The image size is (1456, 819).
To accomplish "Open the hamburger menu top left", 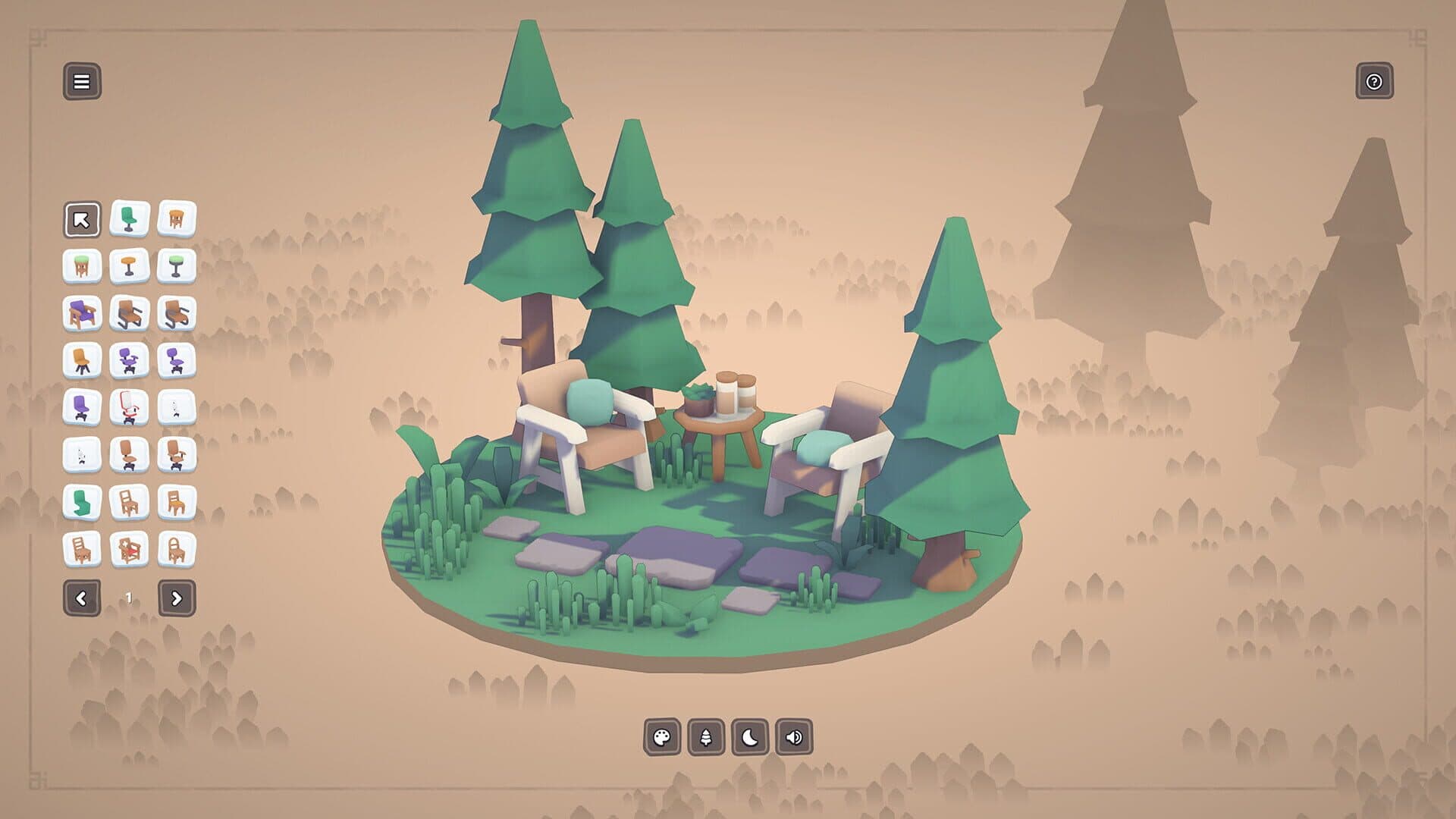I will [x=82, y=81].
